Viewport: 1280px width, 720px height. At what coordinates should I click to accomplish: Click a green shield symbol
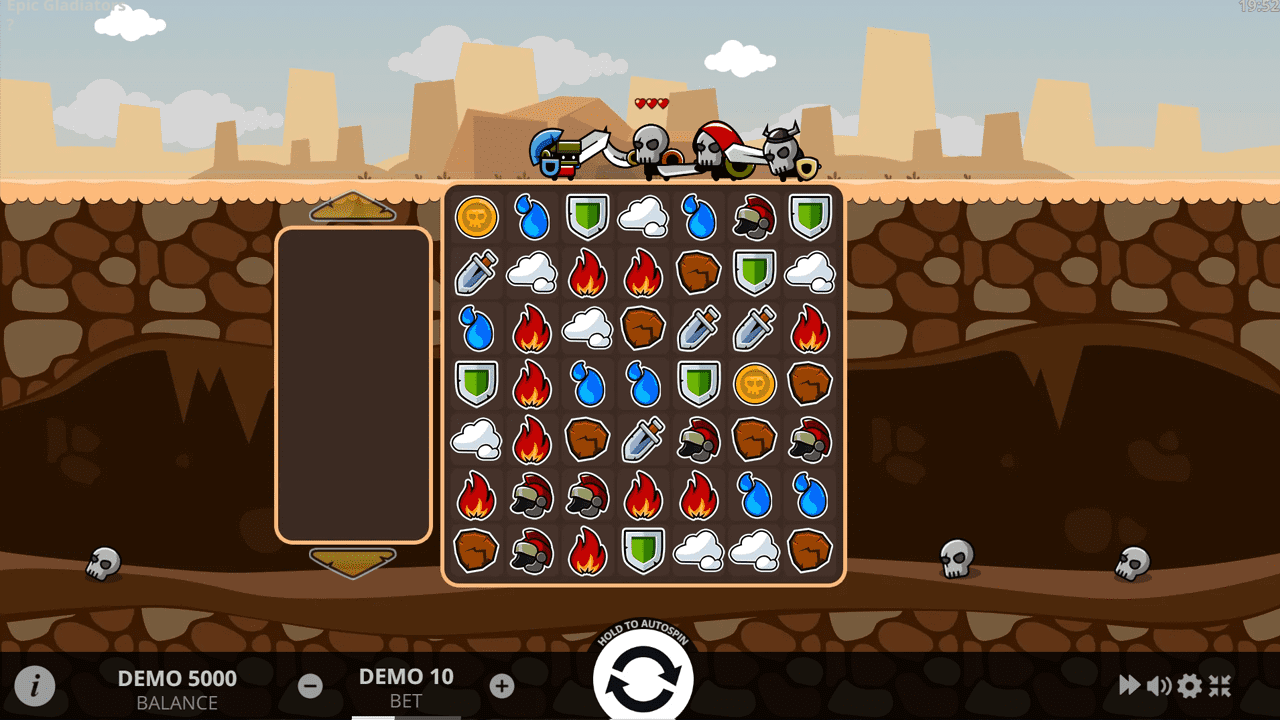pos(587,217)
